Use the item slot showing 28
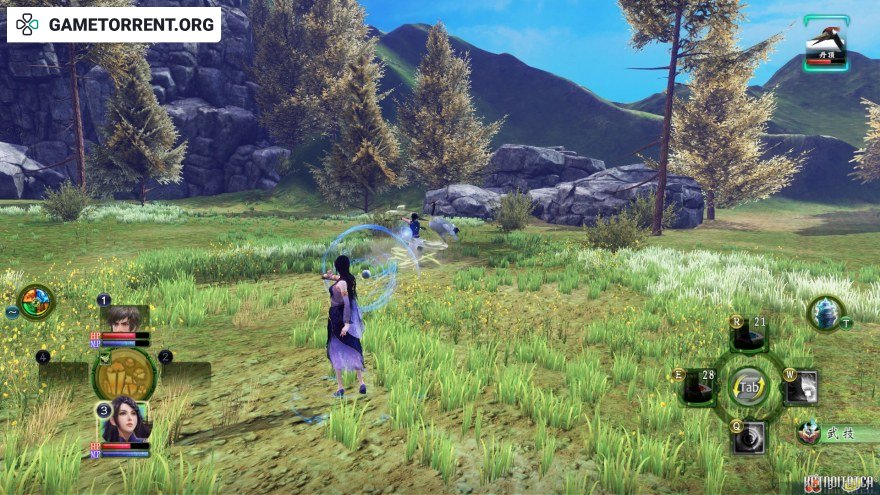880x495 pixels. pos(697,386)
